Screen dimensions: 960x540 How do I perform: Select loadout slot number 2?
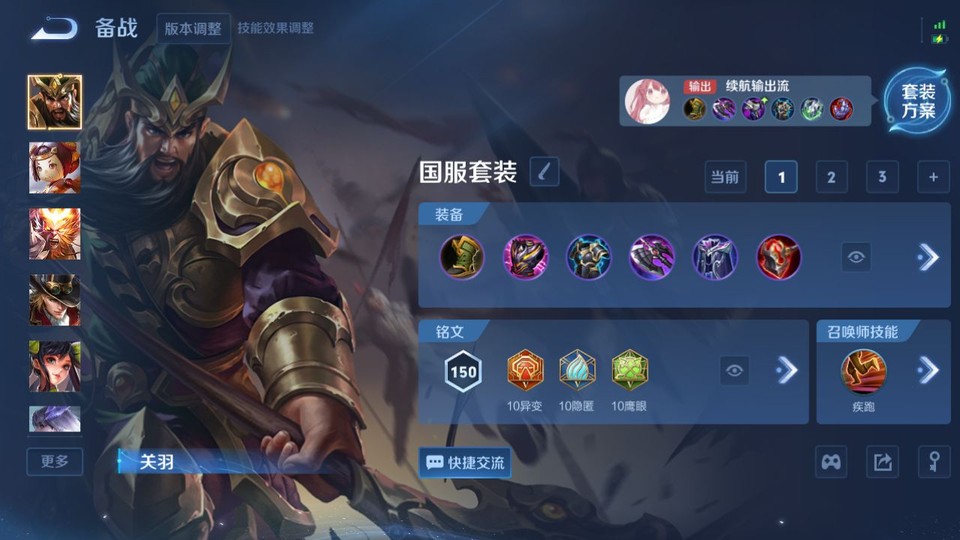click(x=831, y=177)
